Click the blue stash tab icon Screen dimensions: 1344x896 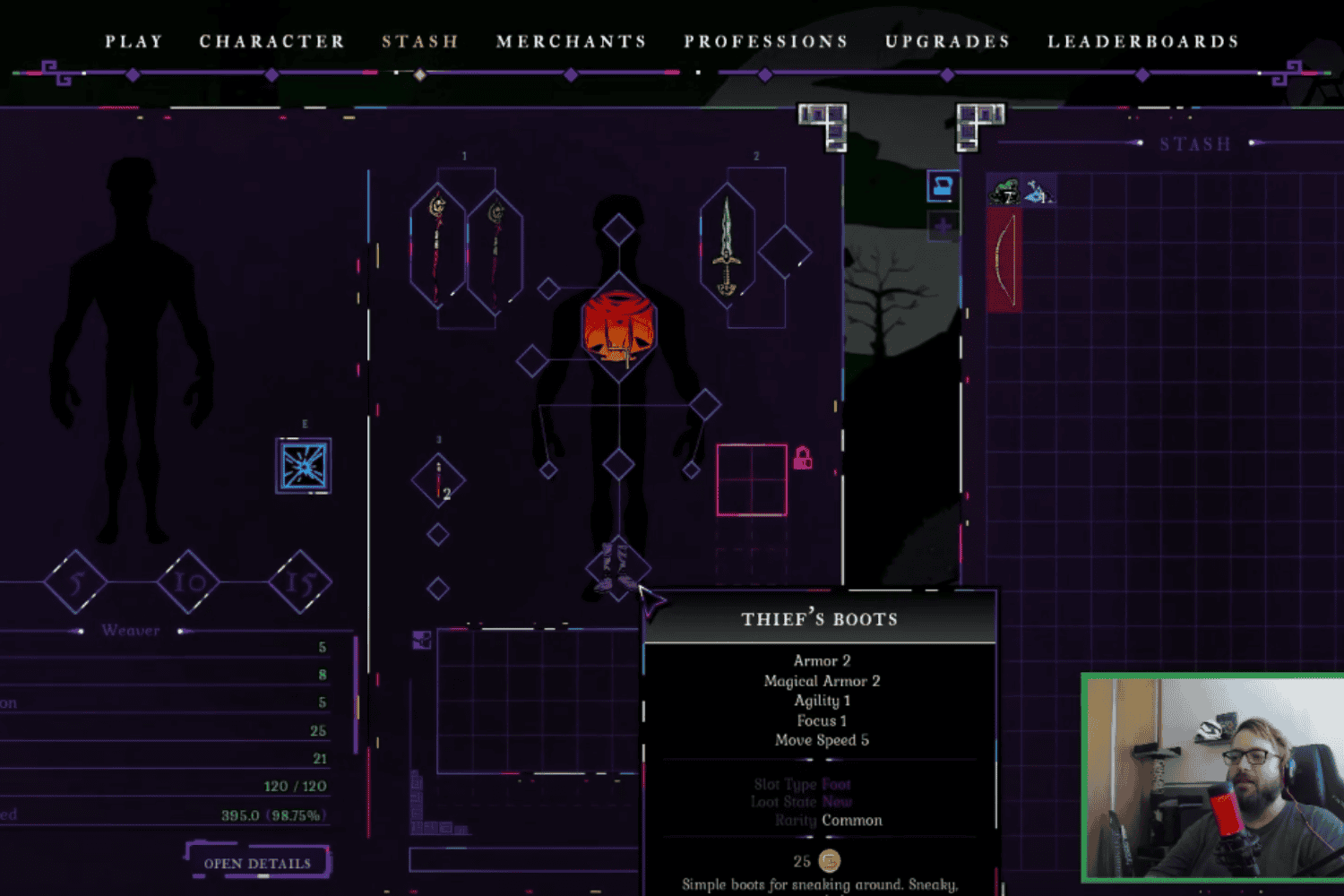coord(942,186)
